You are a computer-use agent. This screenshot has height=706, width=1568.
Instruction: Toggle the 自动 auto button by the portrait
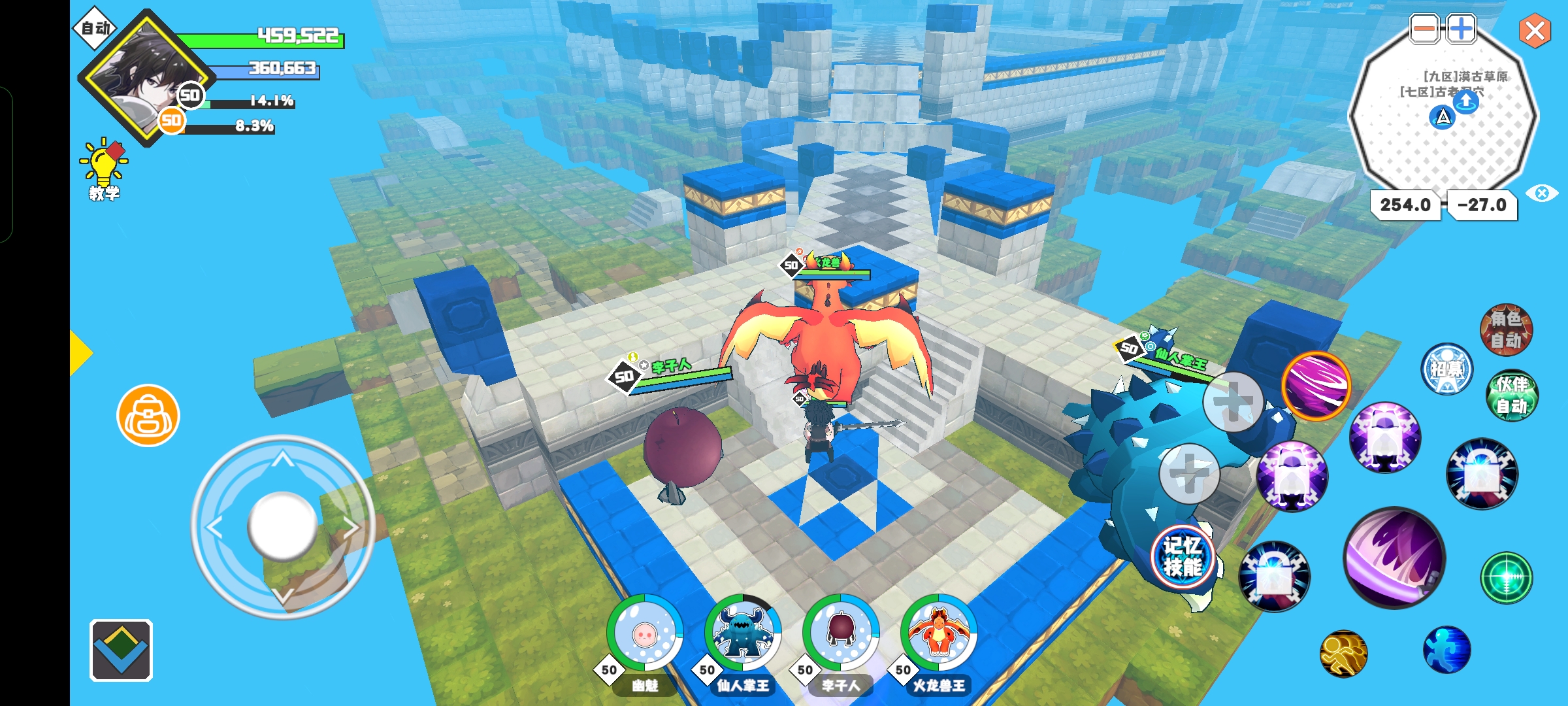tap(95, 28)
